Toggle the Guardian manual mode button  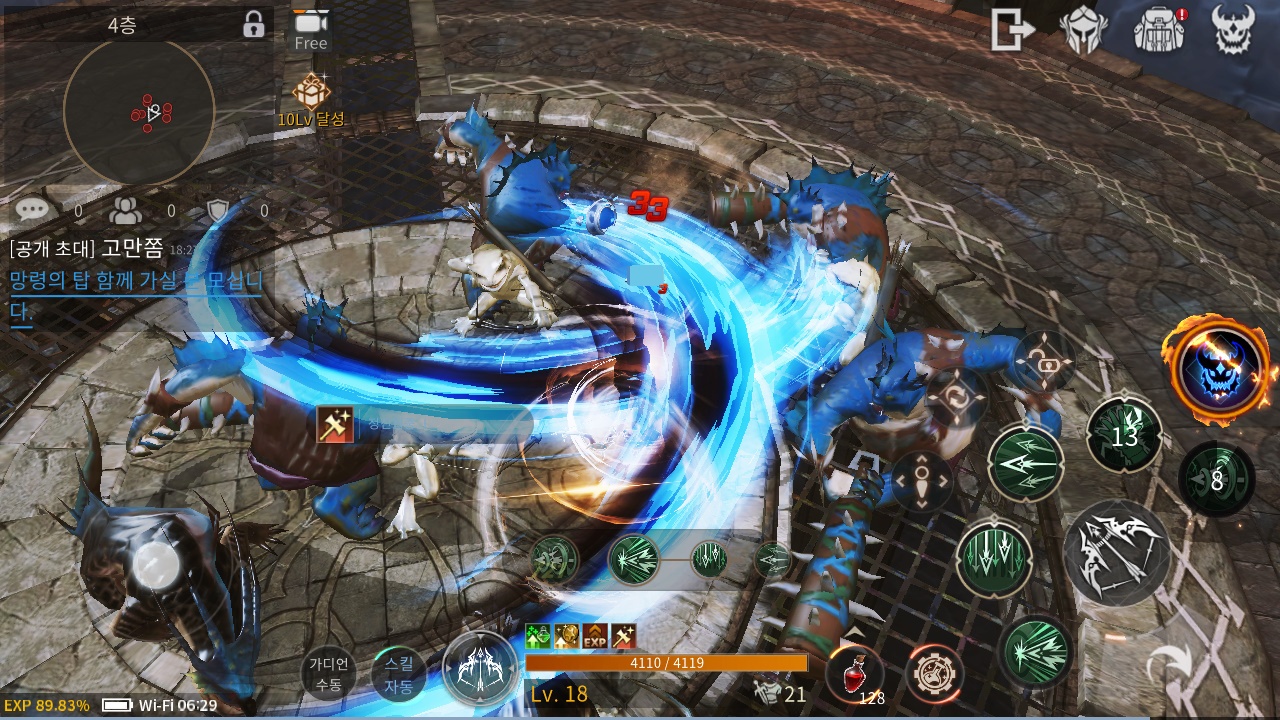tap(328, 674)
